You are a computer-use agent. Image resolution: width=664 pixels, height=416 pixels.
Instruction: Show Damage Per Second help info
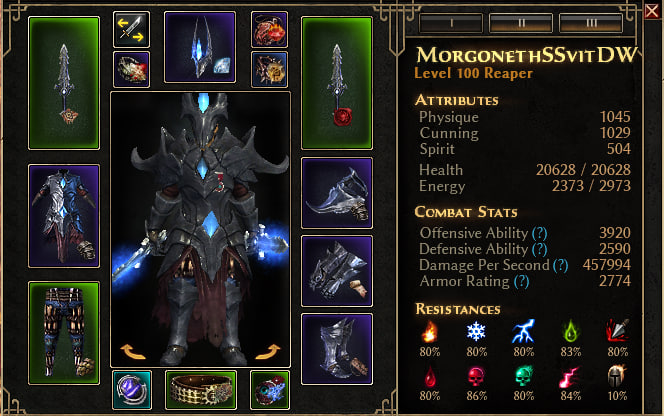point(560,266)
